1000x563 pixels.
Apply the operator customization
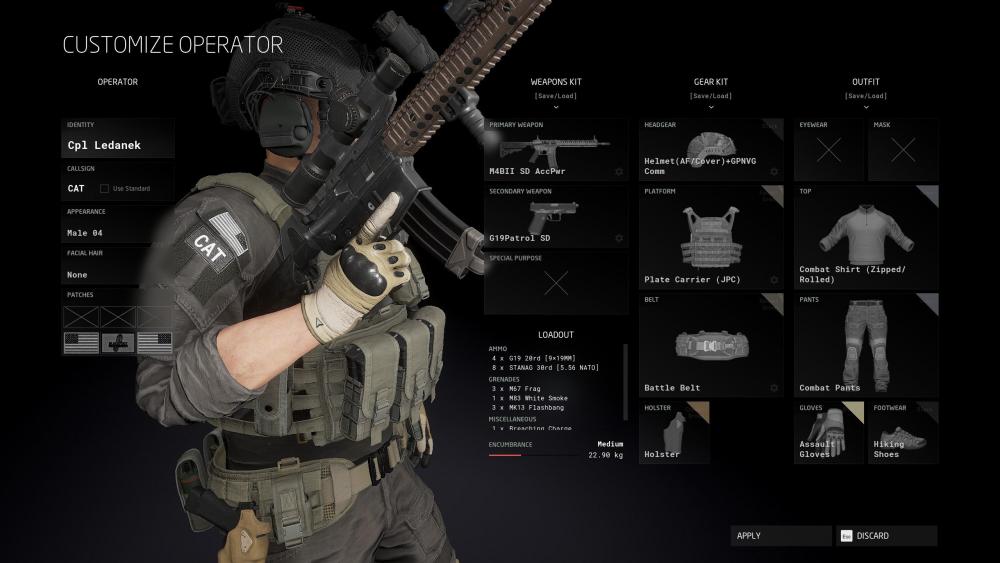(x=780, y=536)
